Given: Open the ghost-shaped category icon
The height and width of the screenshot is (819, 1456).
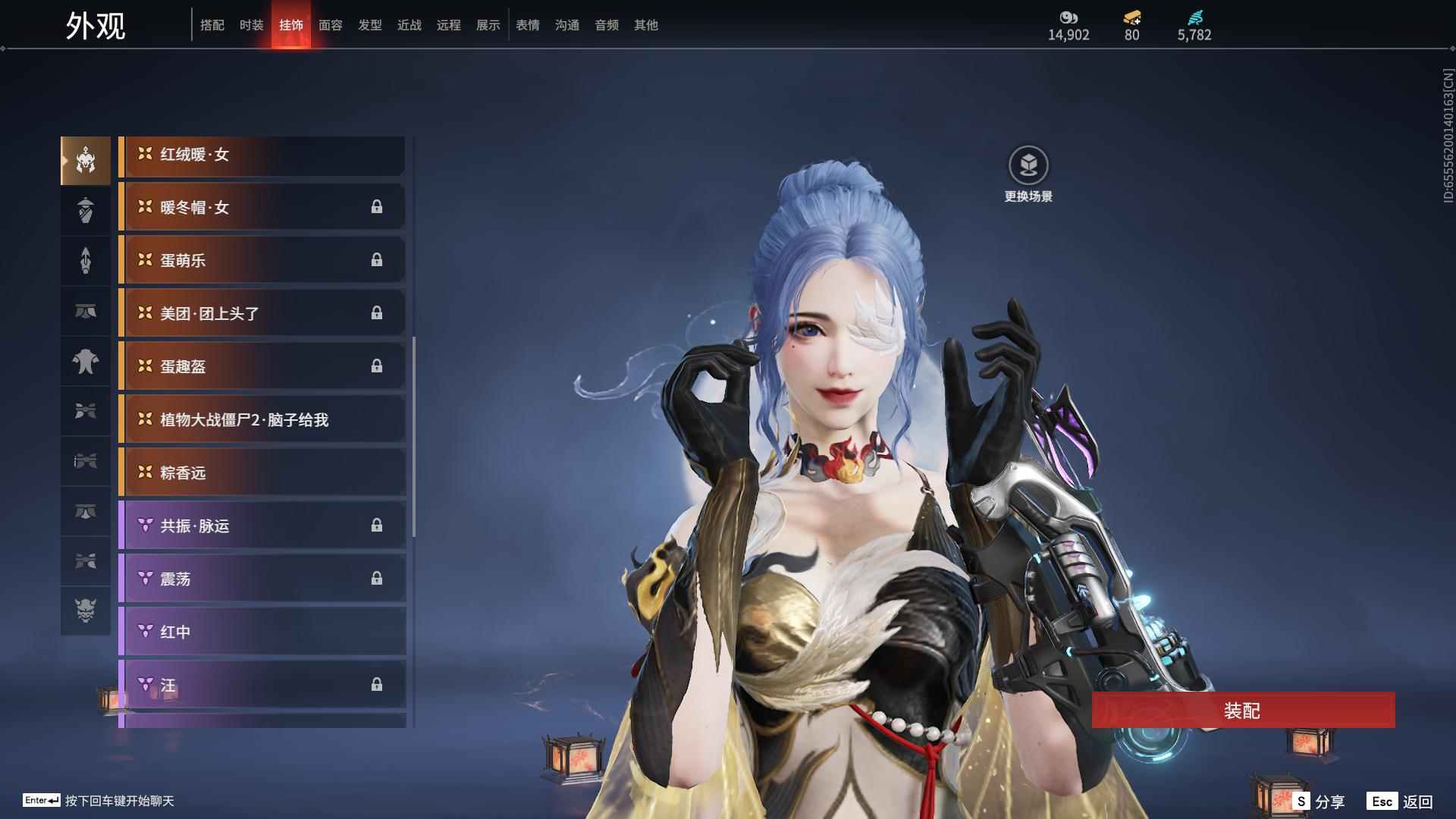Looking at the screenshot, I should [x=86, y=361].
